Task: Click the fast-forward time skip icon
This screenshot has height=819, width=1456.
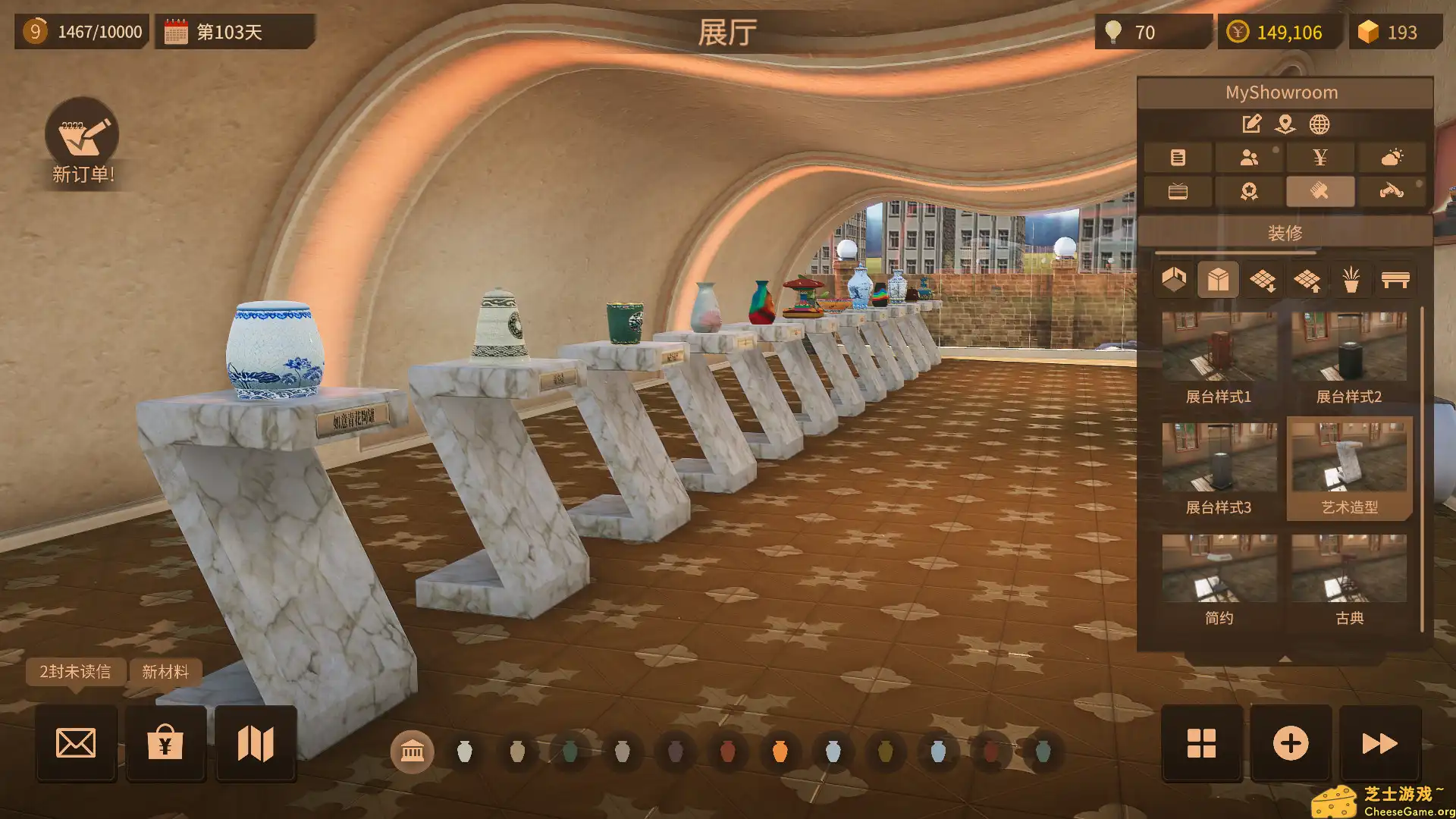Action: point(1381,743)
